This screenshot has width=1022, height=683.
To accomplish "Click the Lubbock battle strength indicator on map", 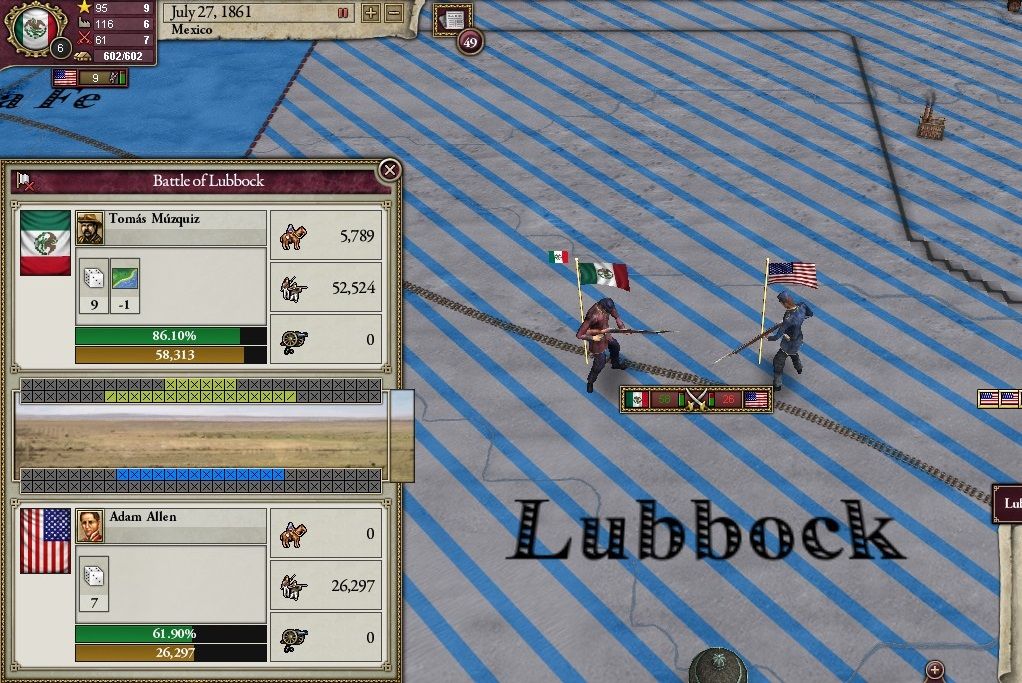I will (x=696, y=400).
